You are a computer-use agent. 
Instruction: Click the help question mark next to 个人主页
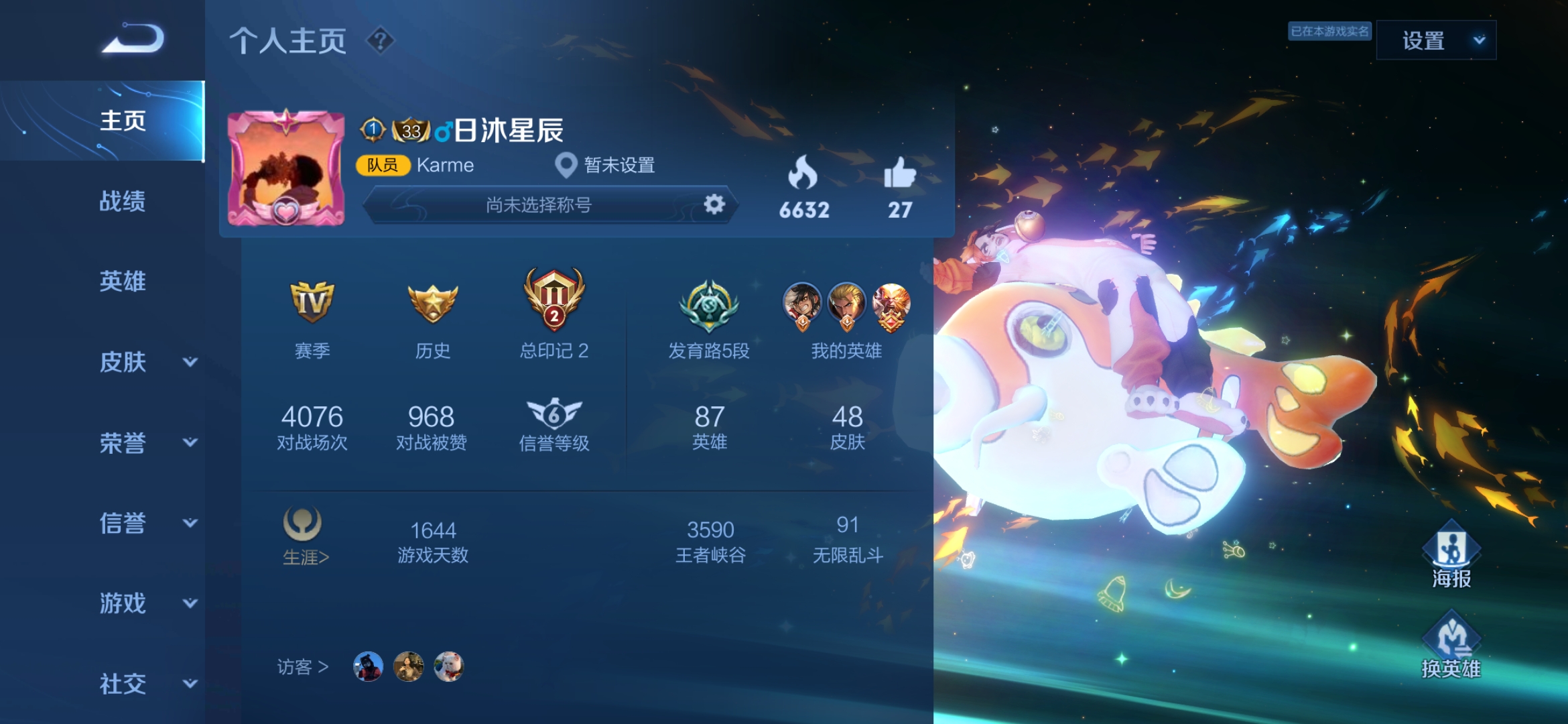[x=379, y=42]
